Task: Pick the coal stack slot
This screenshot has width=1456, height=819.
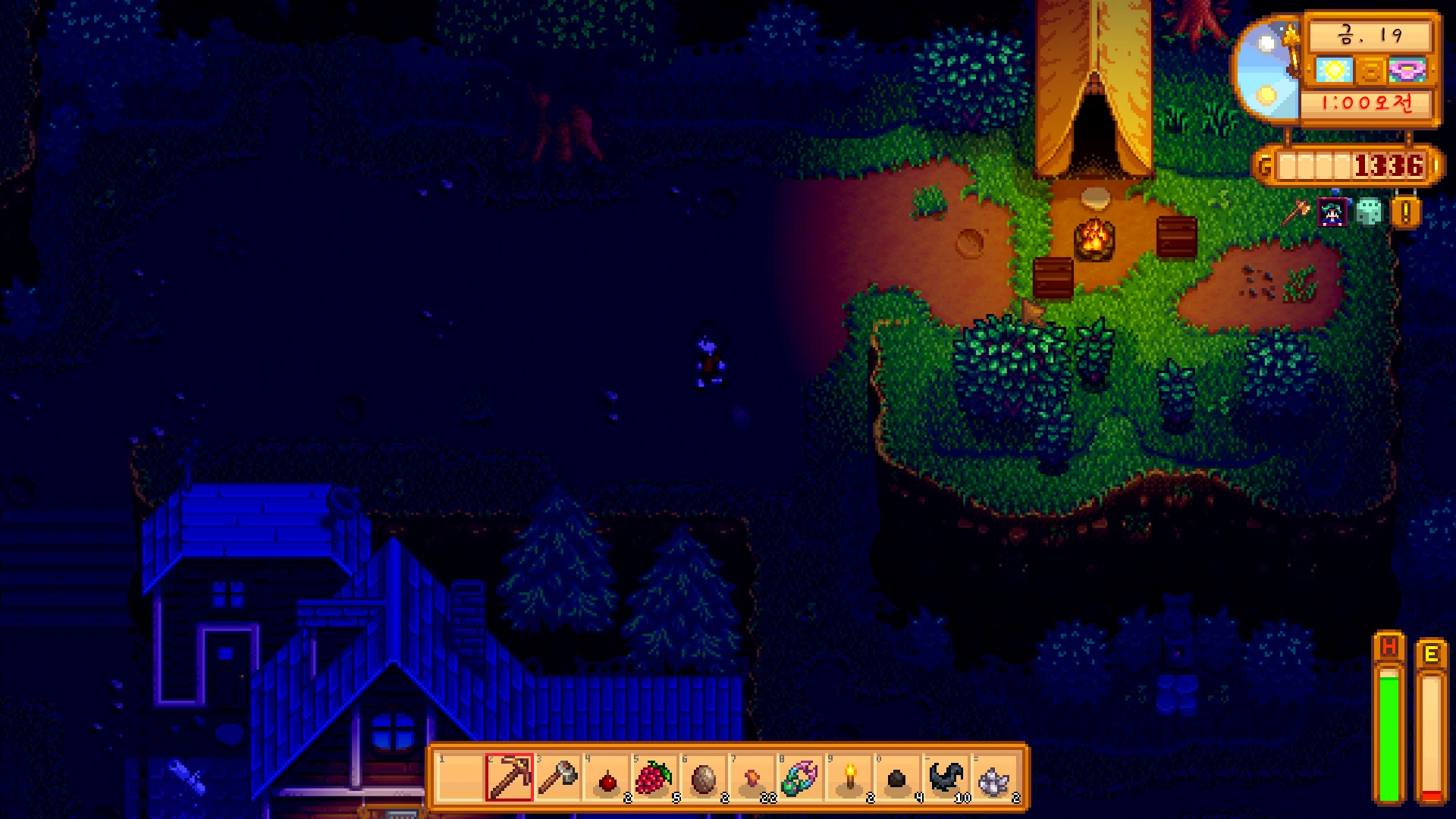Action: (897, 779)
